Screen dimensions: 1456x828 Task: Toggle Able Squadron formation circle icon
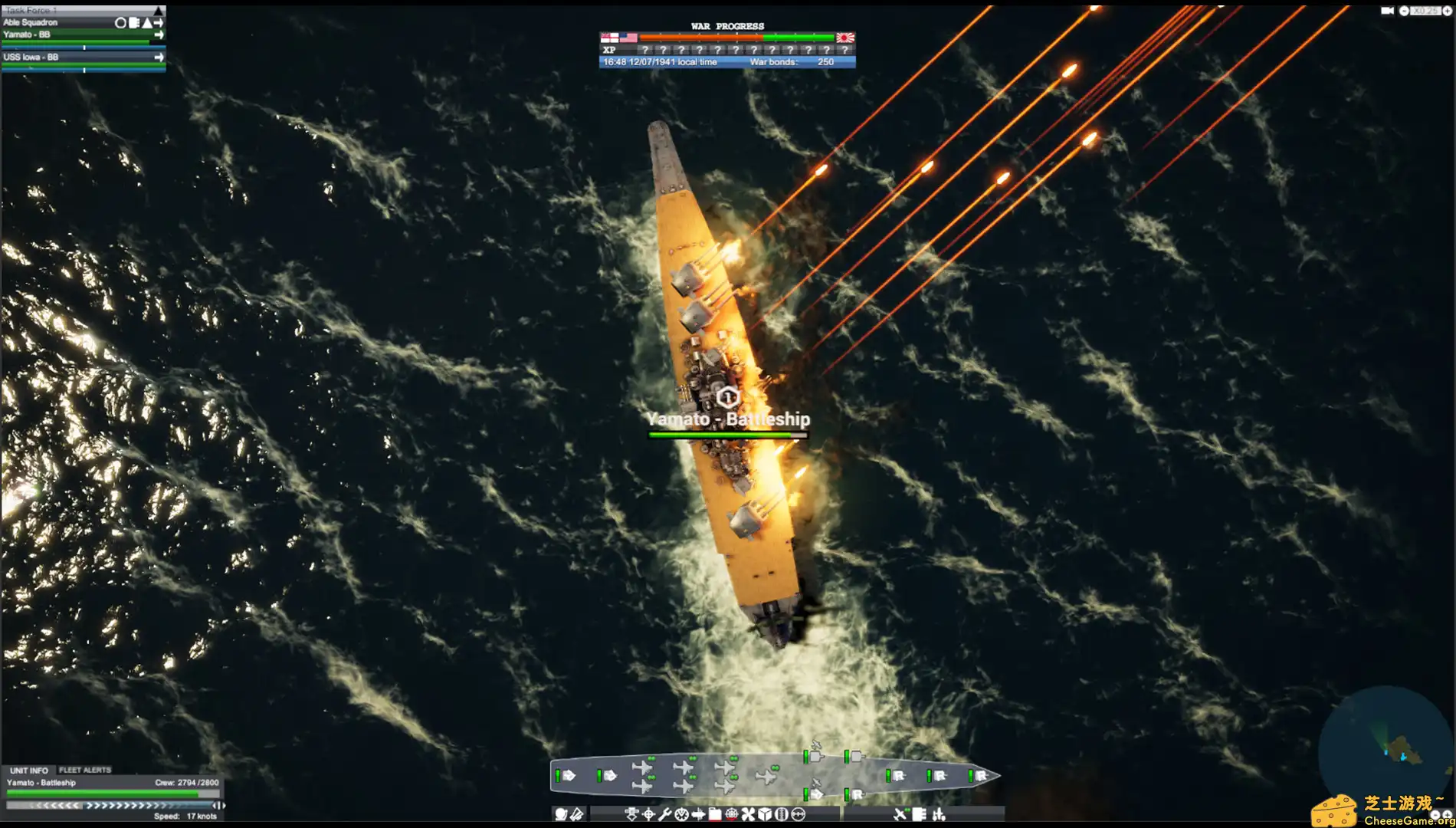pyautogui.click(x=120, y=22)
